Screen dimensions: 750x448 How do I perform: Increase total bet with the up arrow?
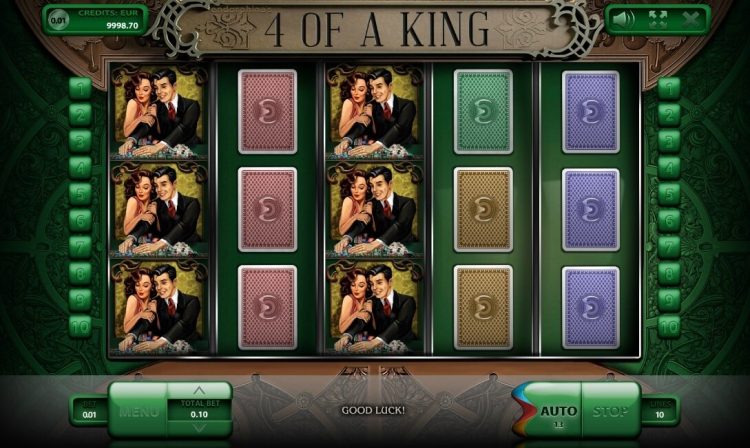(199, 391)
